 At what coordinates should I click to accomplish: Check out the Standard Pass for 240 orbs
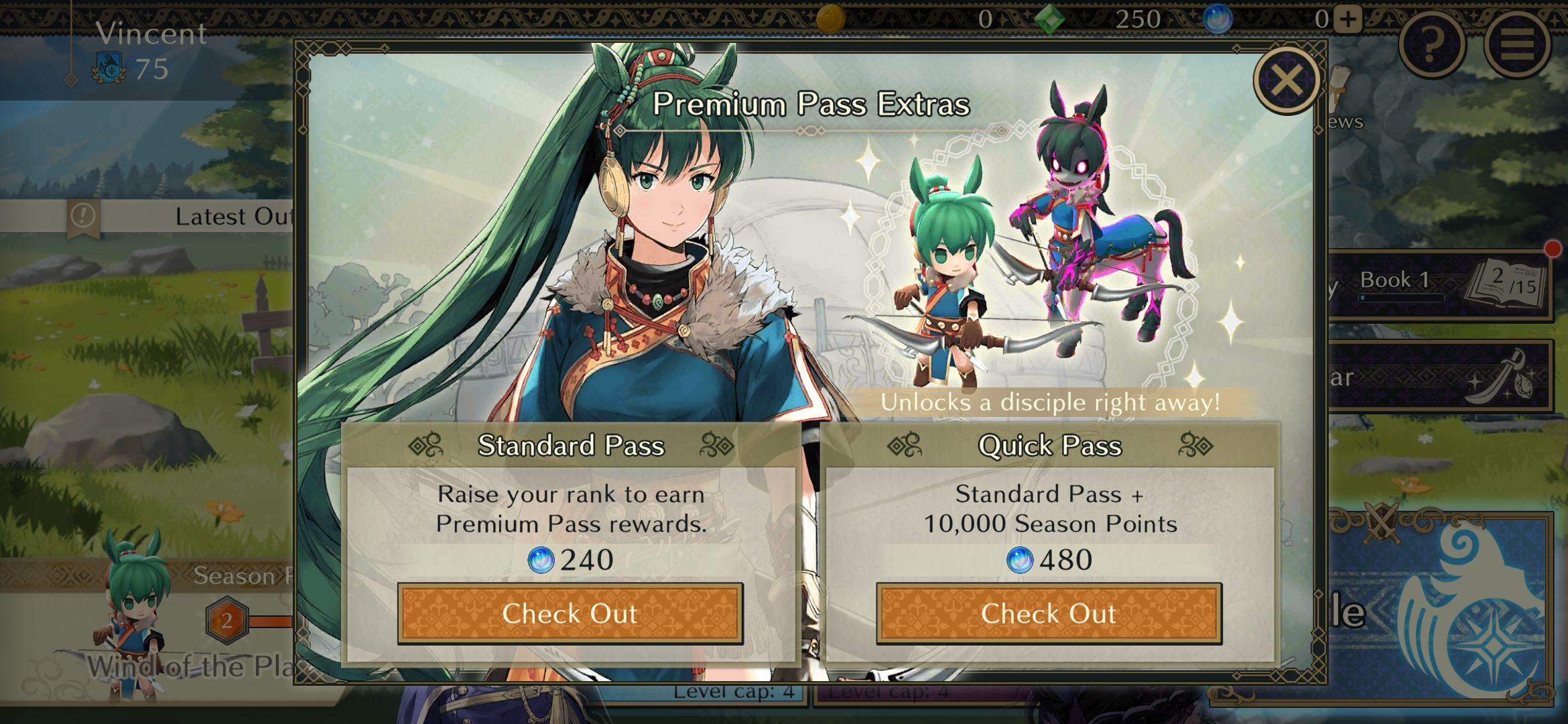pos(570,613)
